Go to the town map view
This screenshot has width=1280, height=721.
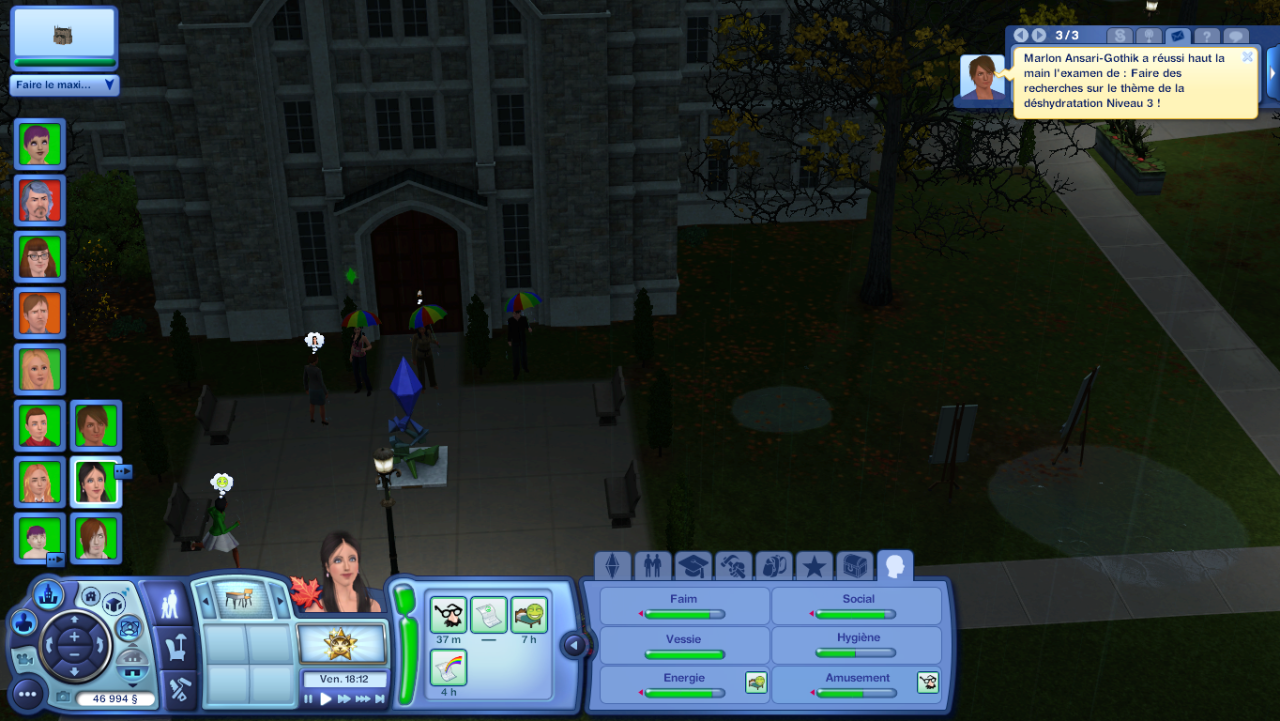click(x=48, y=596)
